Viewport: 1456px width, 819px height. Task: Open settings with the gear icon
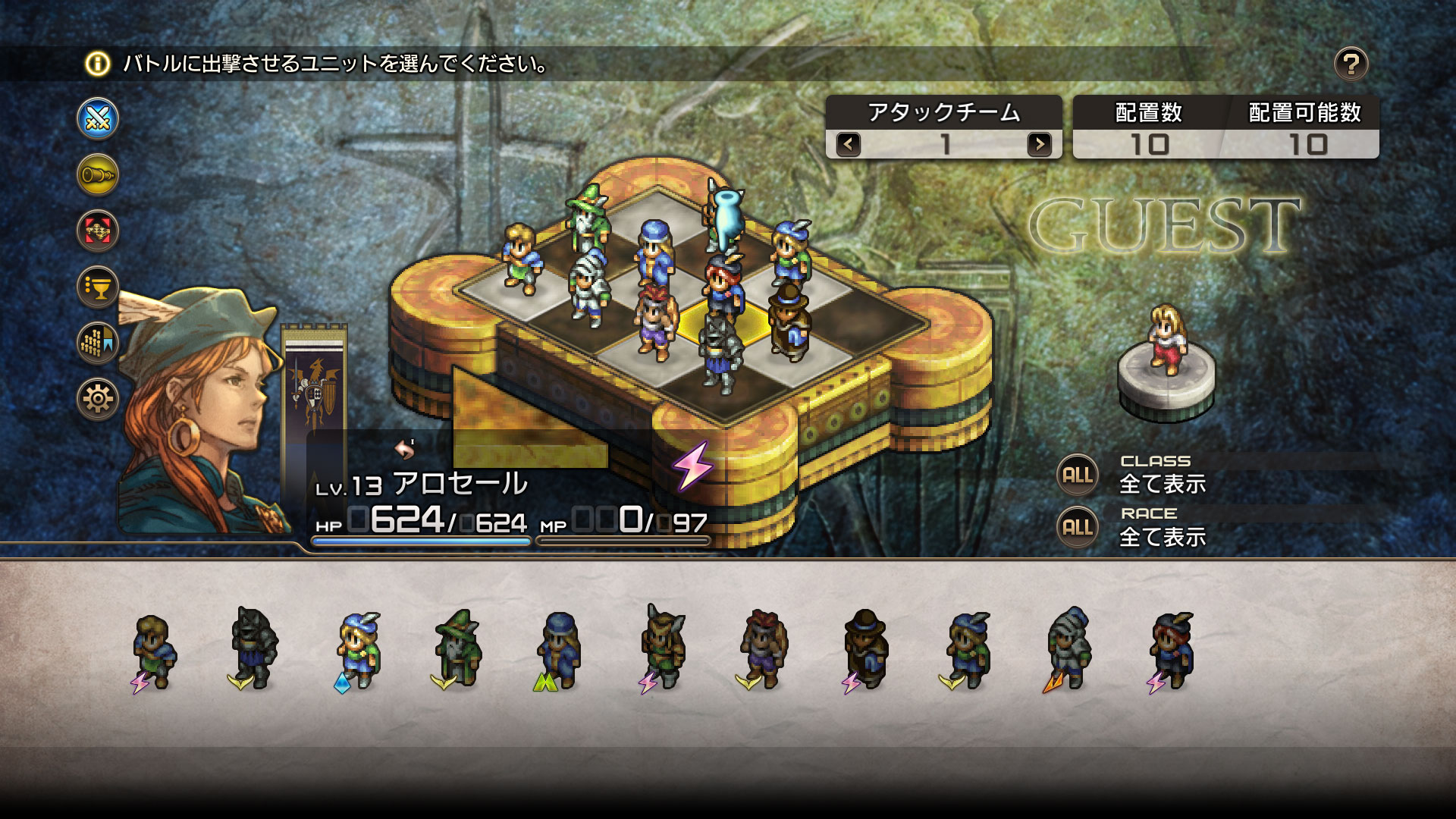[98, 398]
